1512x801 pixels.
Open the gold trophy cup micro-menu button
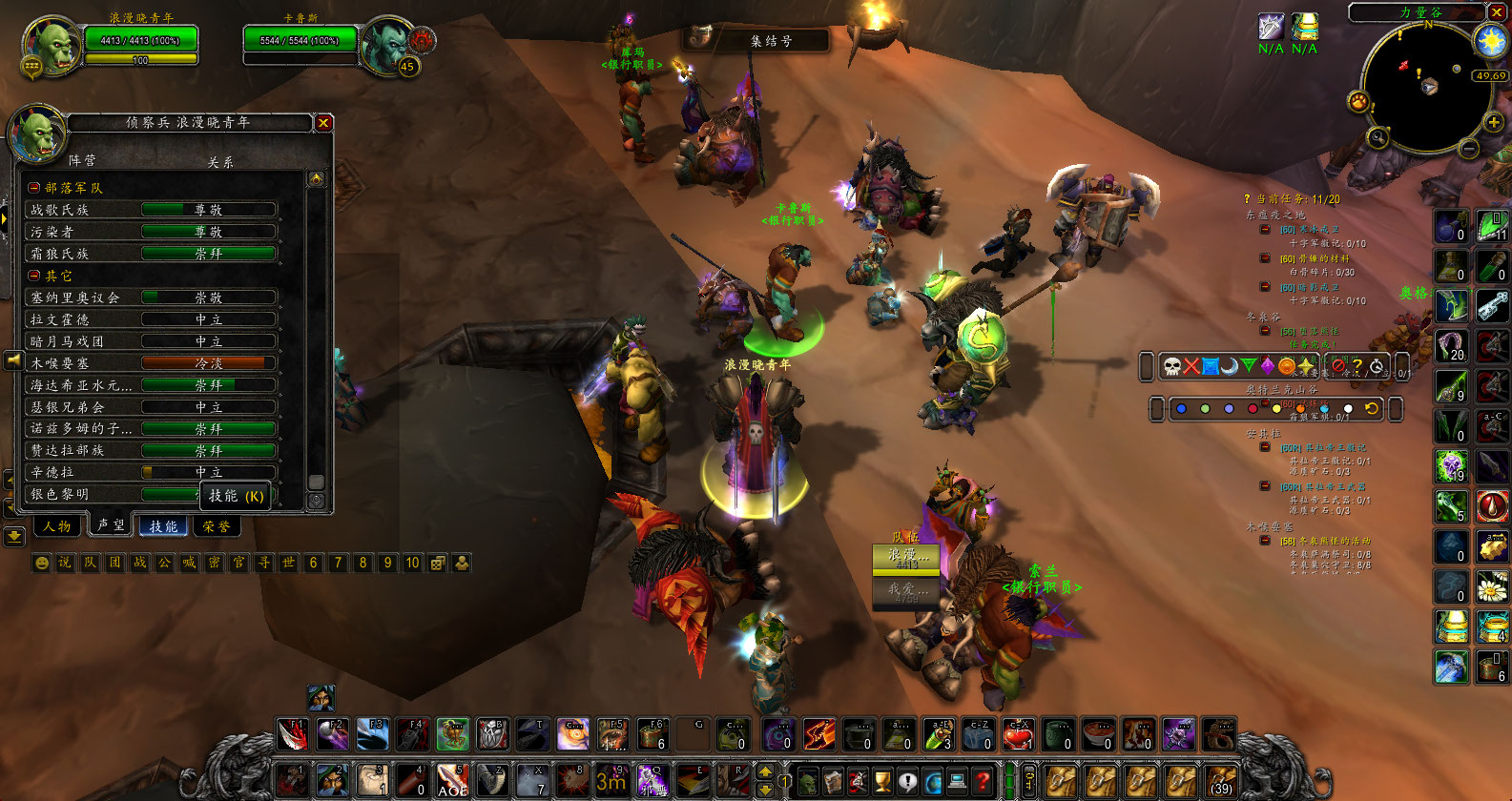[x=882, y=781]
